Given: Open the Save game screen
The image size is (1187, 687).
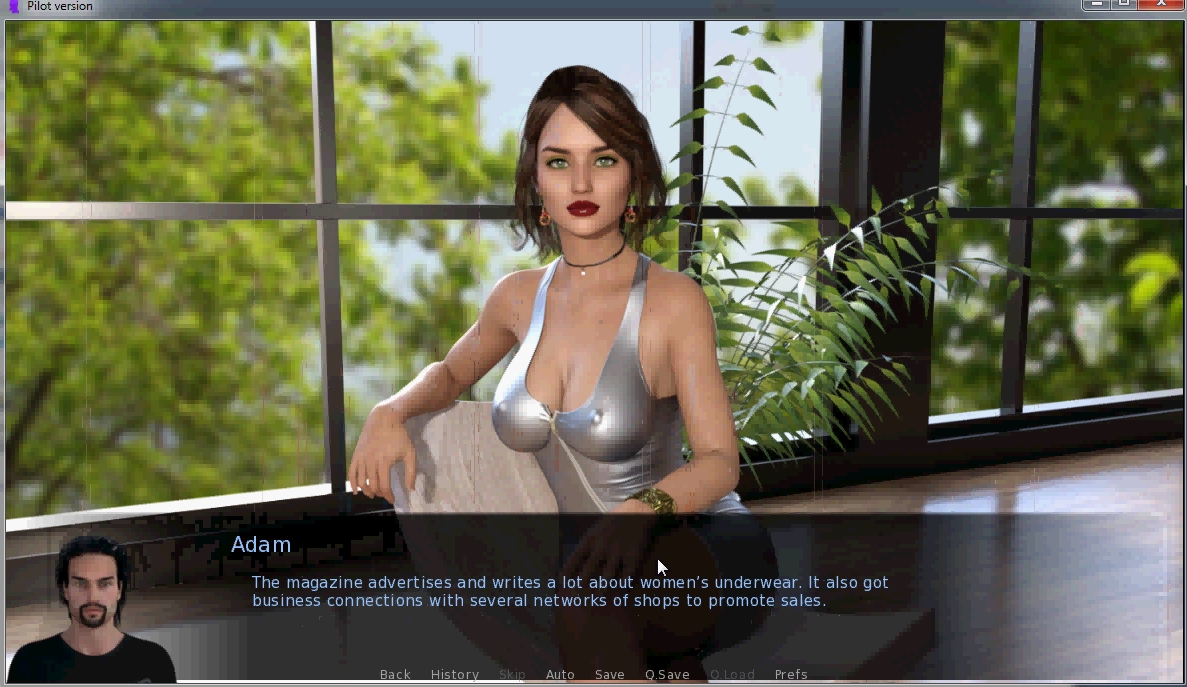Looking at the screenshot, I should [x=610, y=675].
